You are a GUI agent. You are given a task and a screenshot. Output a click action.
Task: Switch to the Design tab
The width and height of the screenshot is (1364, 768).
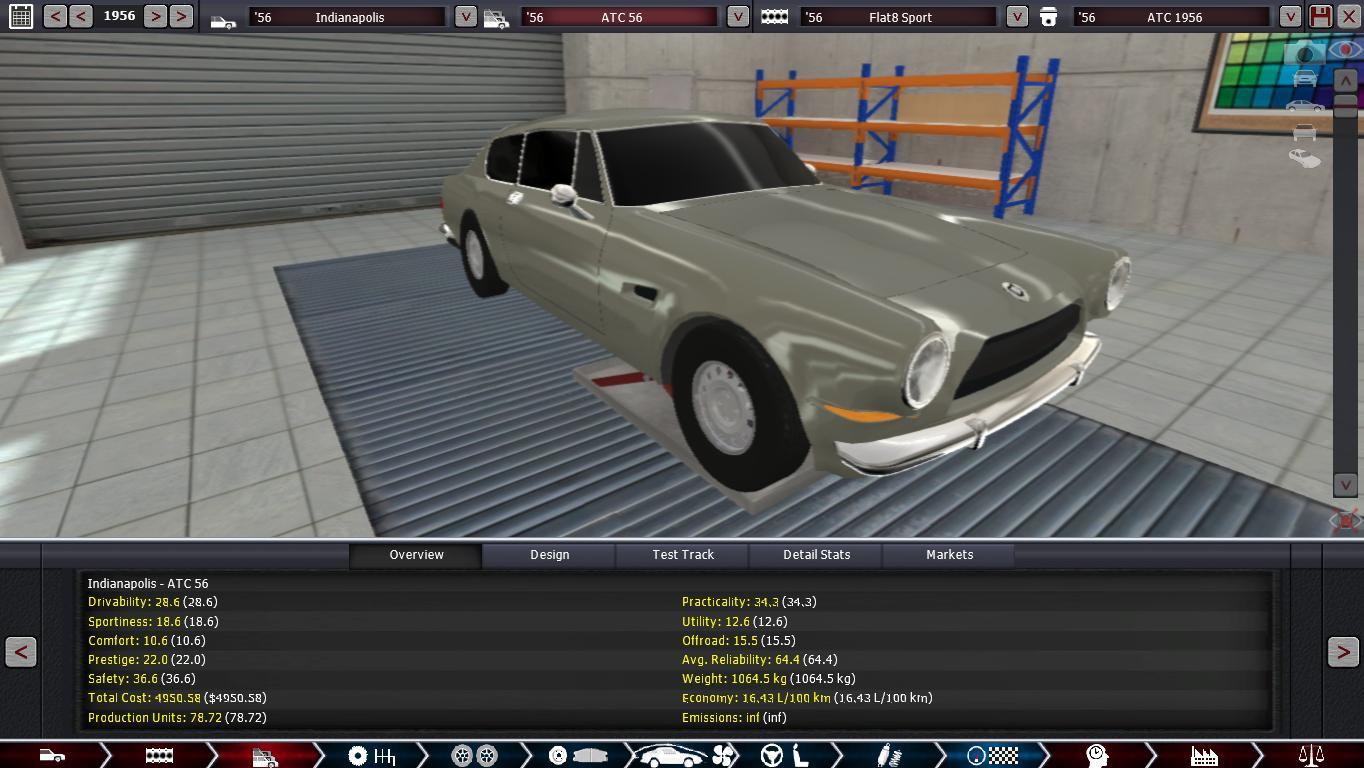(x=549, y=555)
